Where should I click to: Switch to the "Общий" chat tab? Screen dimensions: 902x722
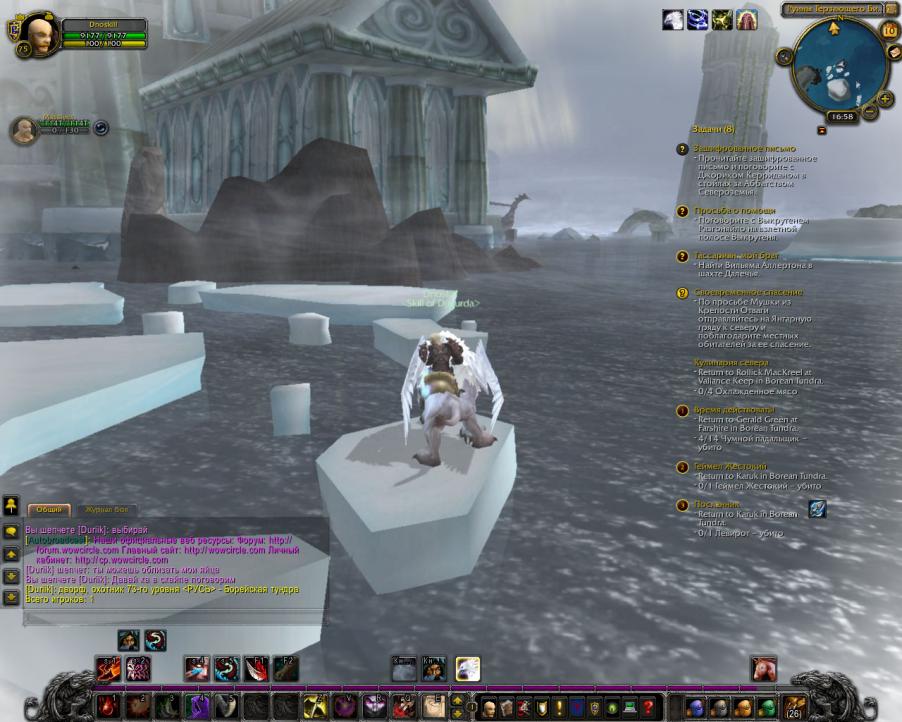pyautogui.click(x=48, y=509)
